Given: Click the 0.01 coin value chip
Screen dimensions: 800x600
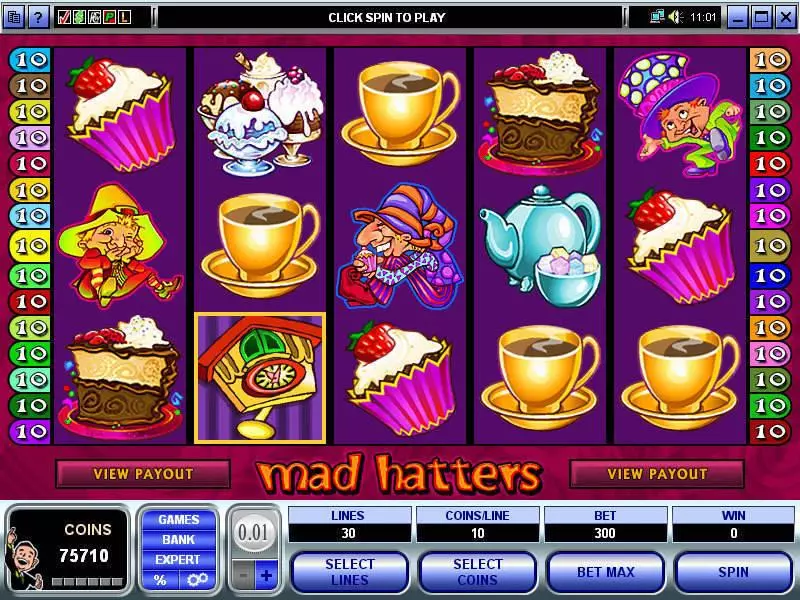Looking at the screenshot, I should 254,532.
